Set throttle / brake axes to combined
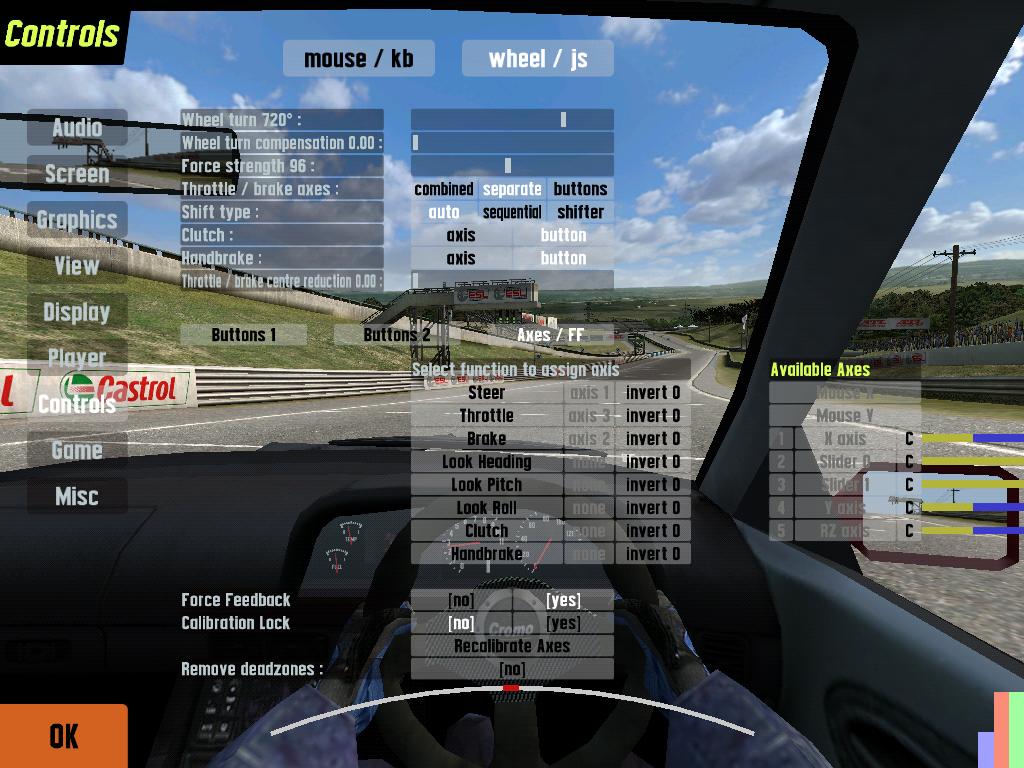This screenshot has height=768, width=1024. click(444, 189)
